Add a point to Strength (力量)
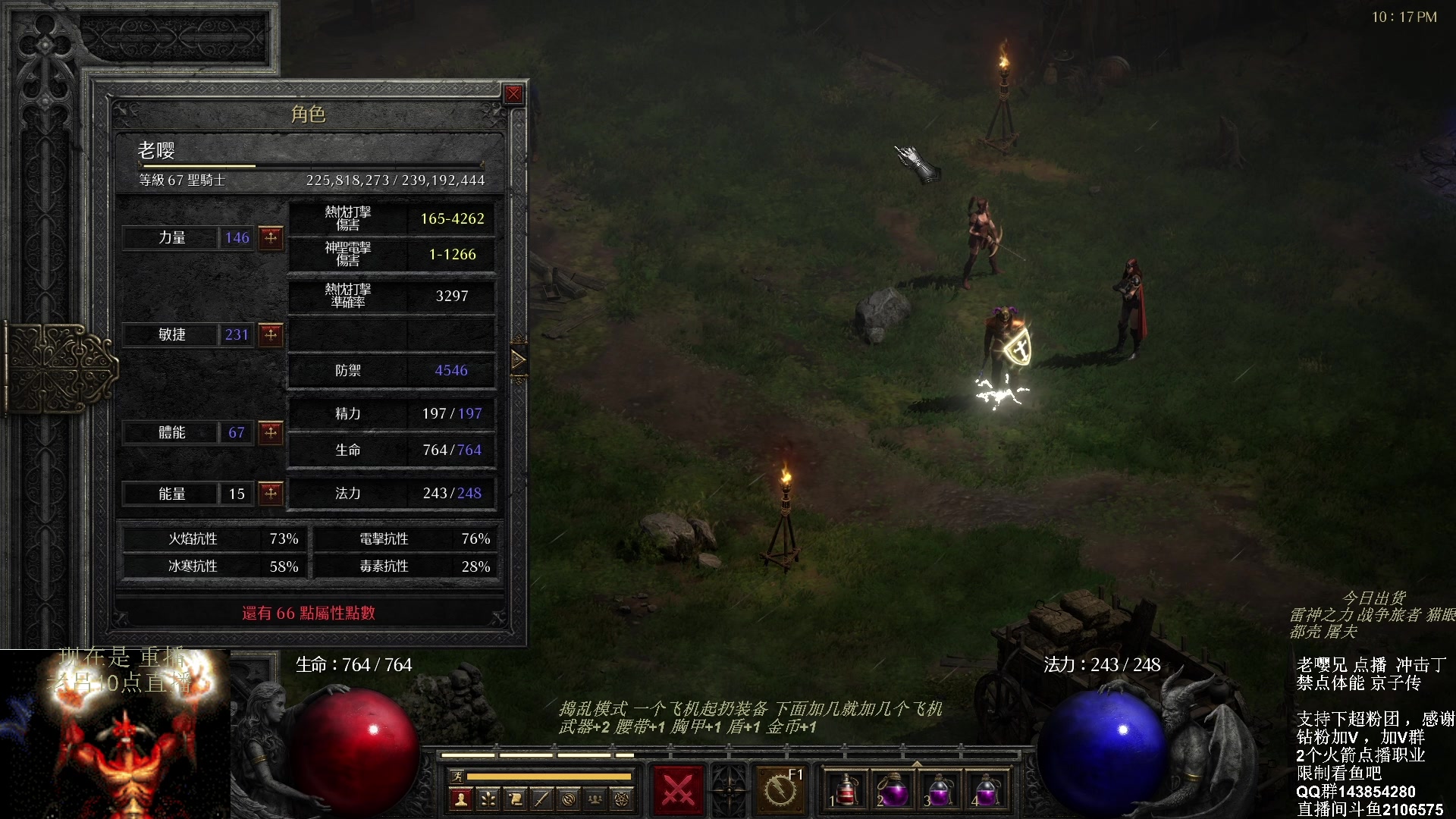 pos(271,238)
